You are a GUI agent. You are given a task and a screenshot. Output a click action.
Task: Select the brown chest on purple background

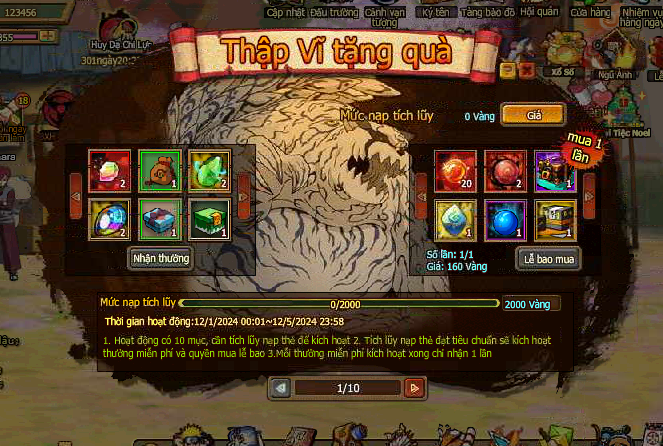pos(553,169)
